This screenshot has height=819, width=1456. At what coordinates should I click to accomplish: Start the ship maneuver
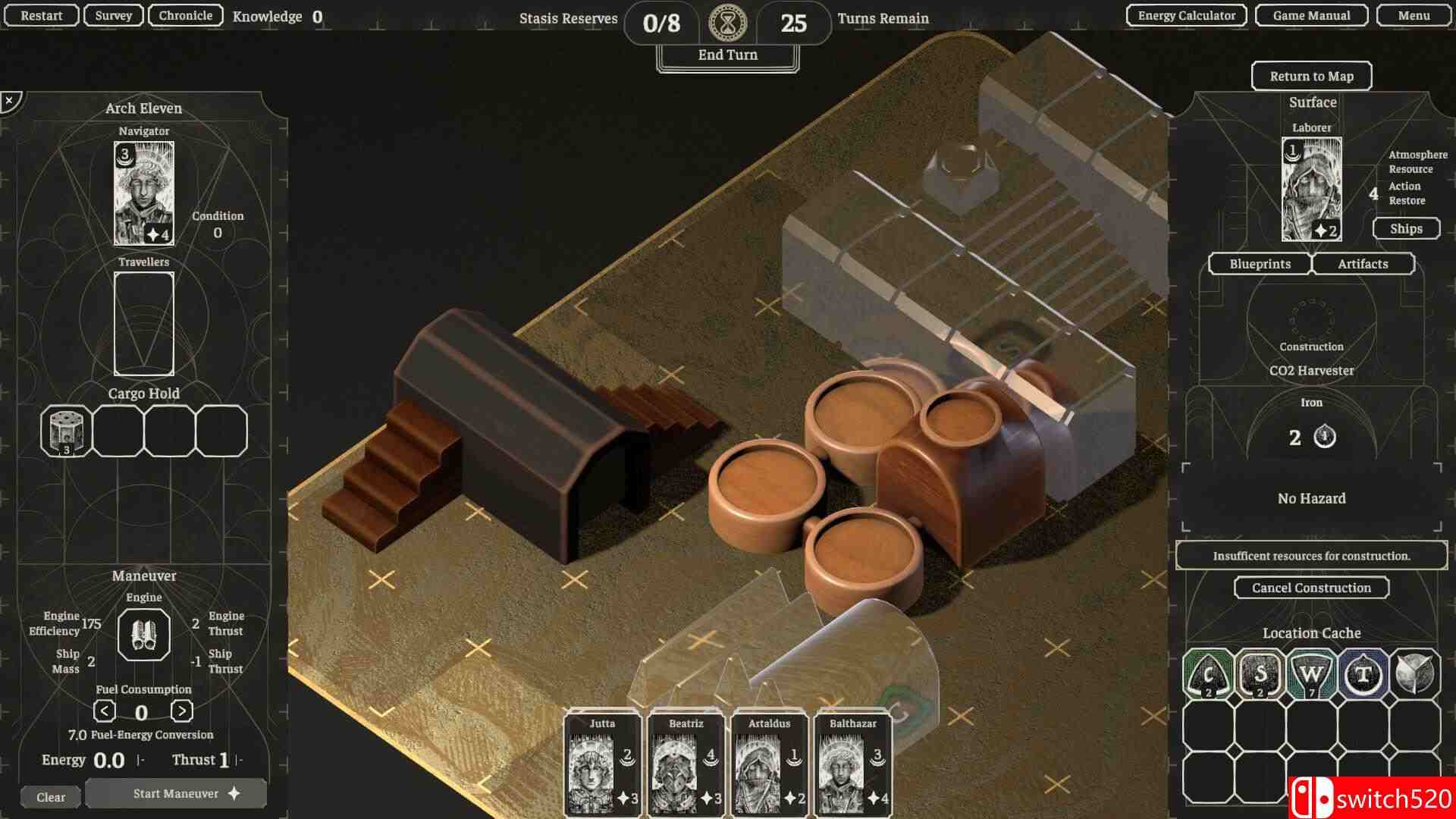click(x=176, y=793)
